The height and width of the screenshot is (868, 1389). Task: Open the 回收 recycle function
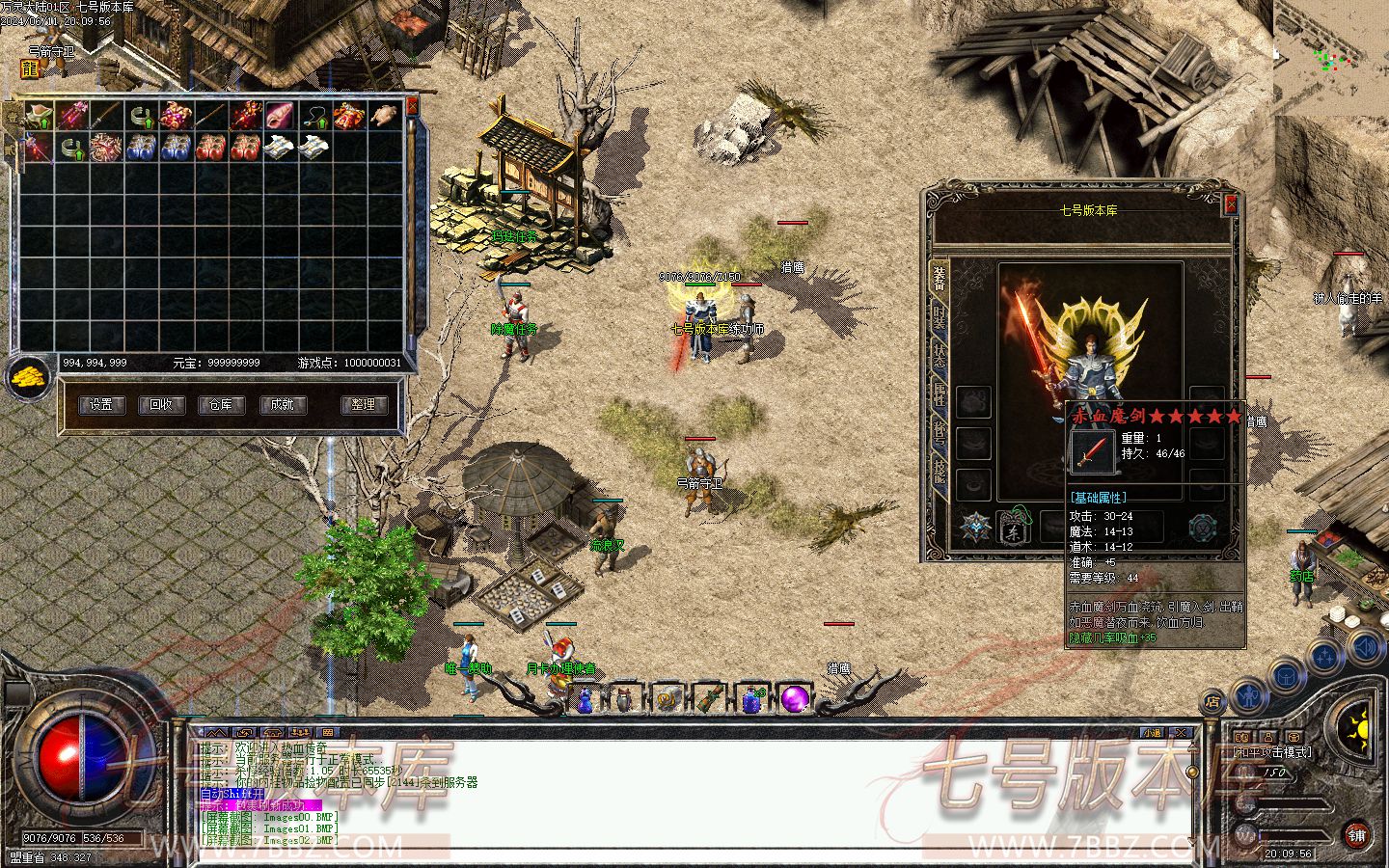tap(161, 405)
